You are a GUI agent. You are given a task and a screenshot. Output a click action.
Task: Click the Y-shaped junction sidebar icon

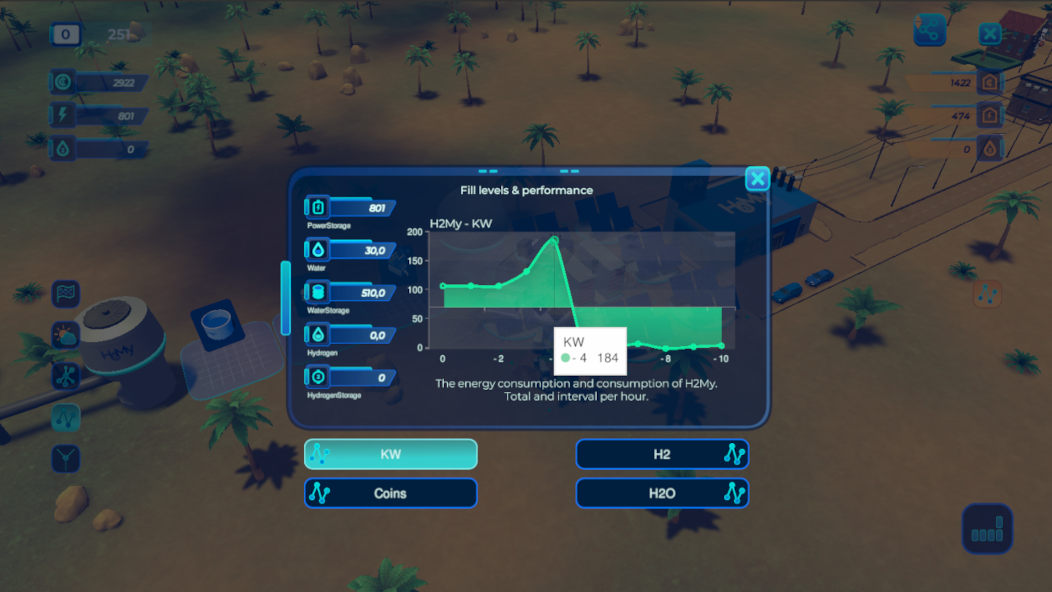(66, 458)
